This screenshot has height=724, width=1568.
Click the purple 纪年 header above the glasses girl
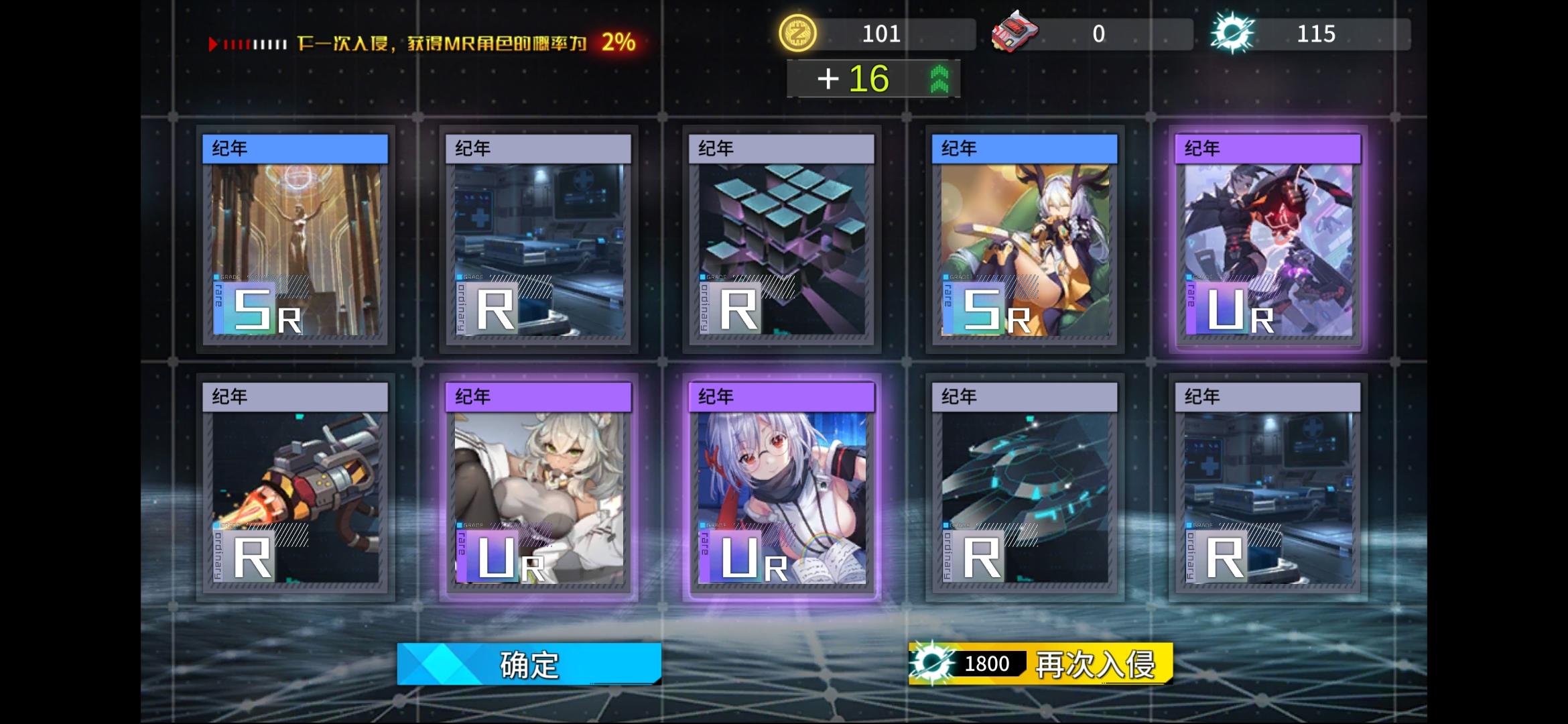(x=779, y=396)
